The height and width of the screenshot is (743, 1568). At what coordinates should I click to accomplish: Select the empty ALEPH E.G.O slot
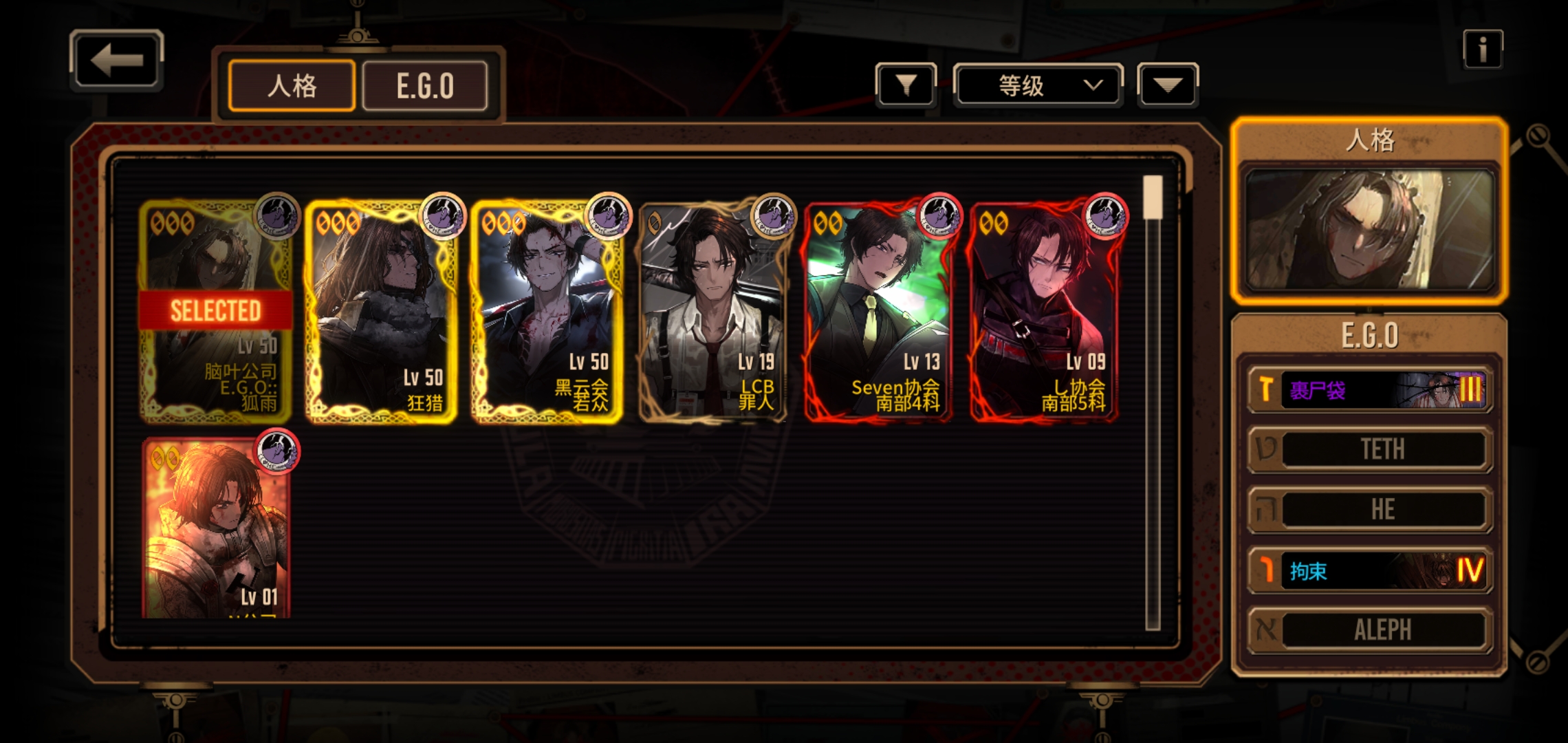(x=1369, y=629)
